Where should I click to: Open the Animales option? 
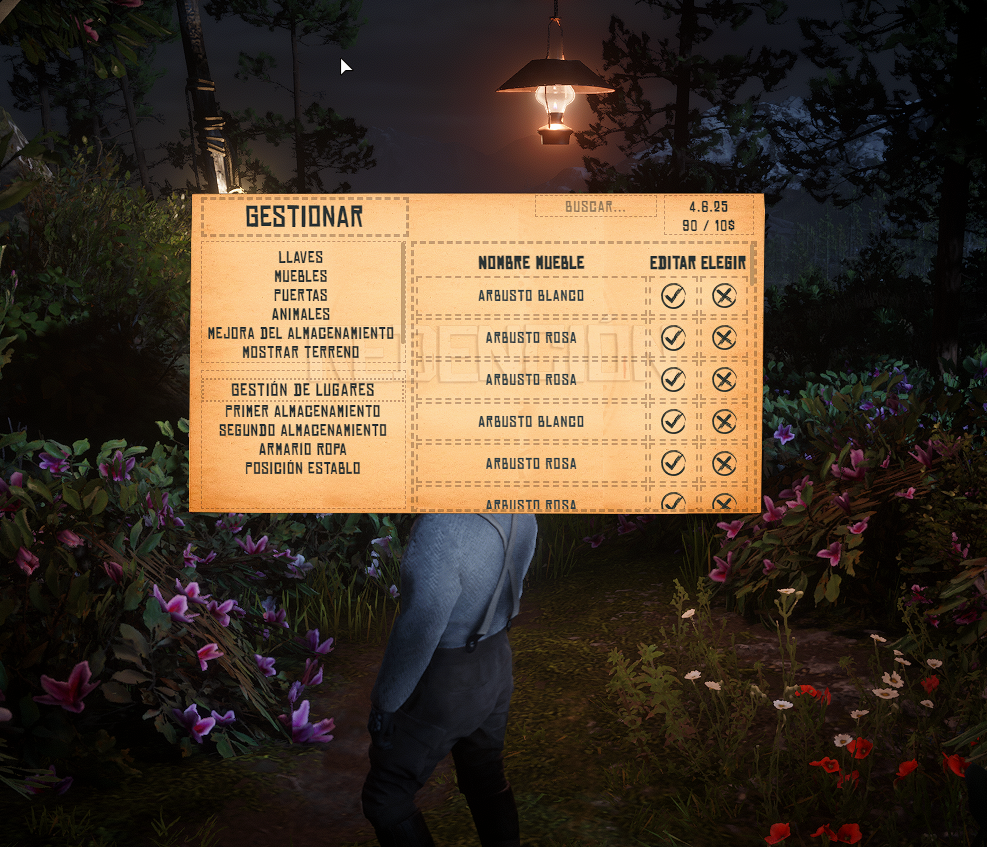pyautogui.click(x=300, y=314)
